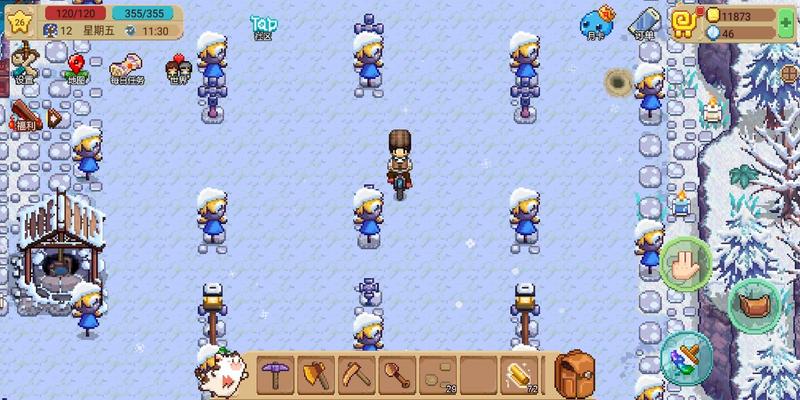Click the 社区 Tap community icon
Screen dimensions: 800x400
tap(262, 26)
